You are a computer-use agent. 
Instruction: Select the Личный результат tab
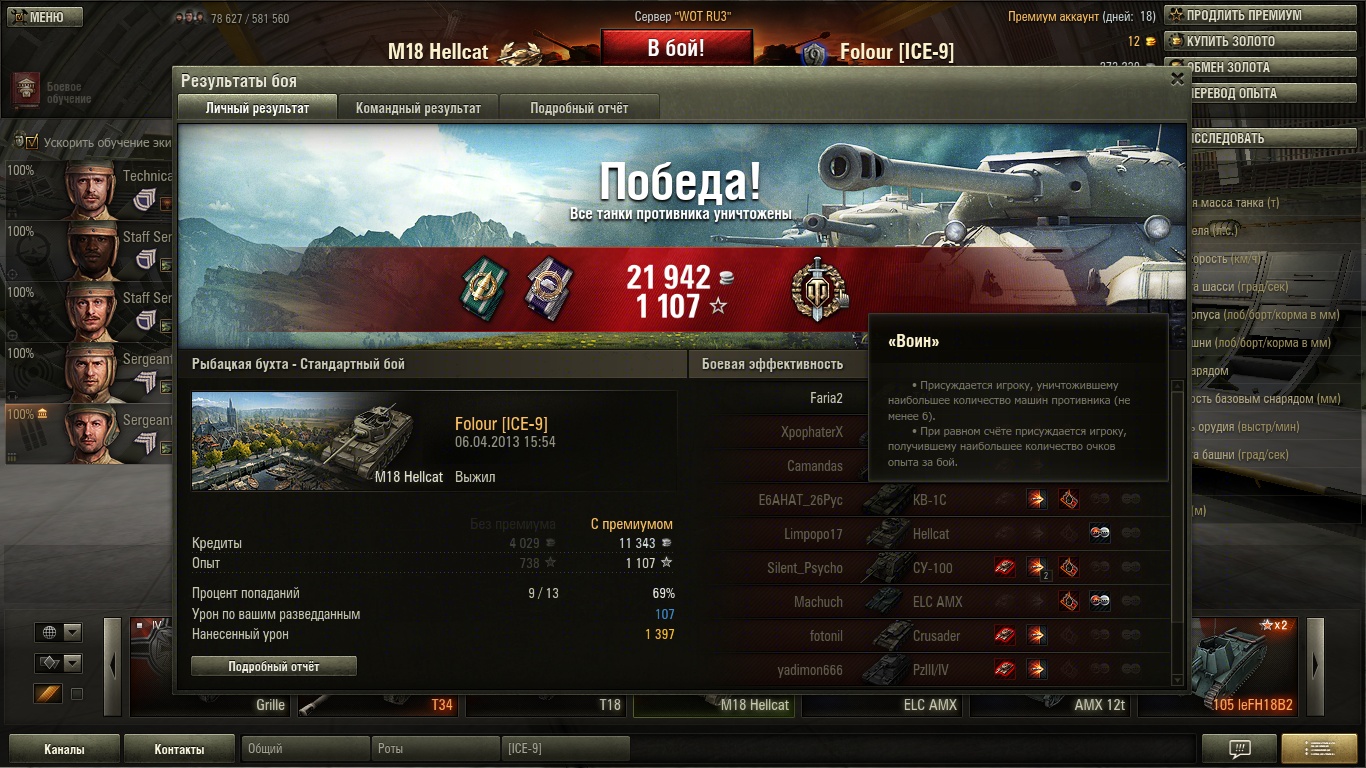257,108
